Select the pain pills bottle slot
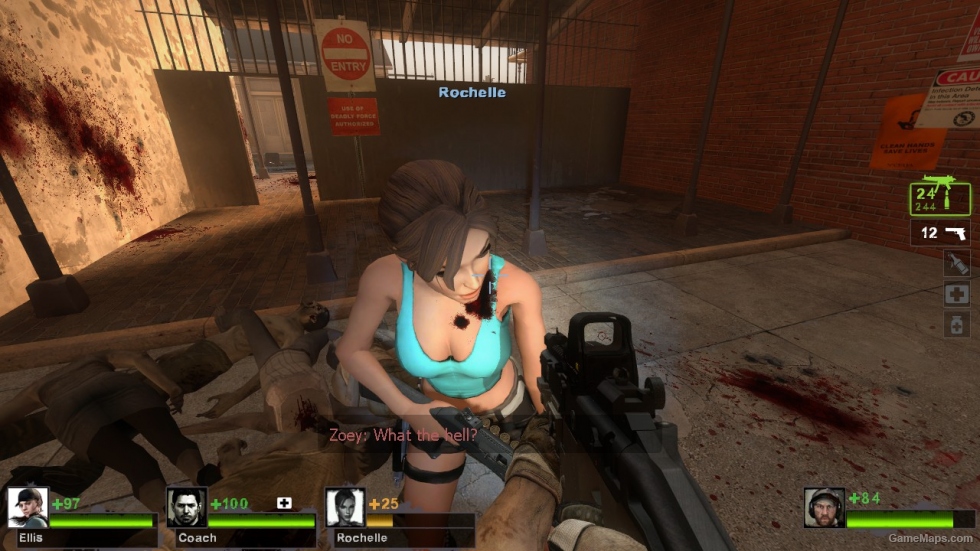The width and height of the screenshot is (980, 551). 956,324
